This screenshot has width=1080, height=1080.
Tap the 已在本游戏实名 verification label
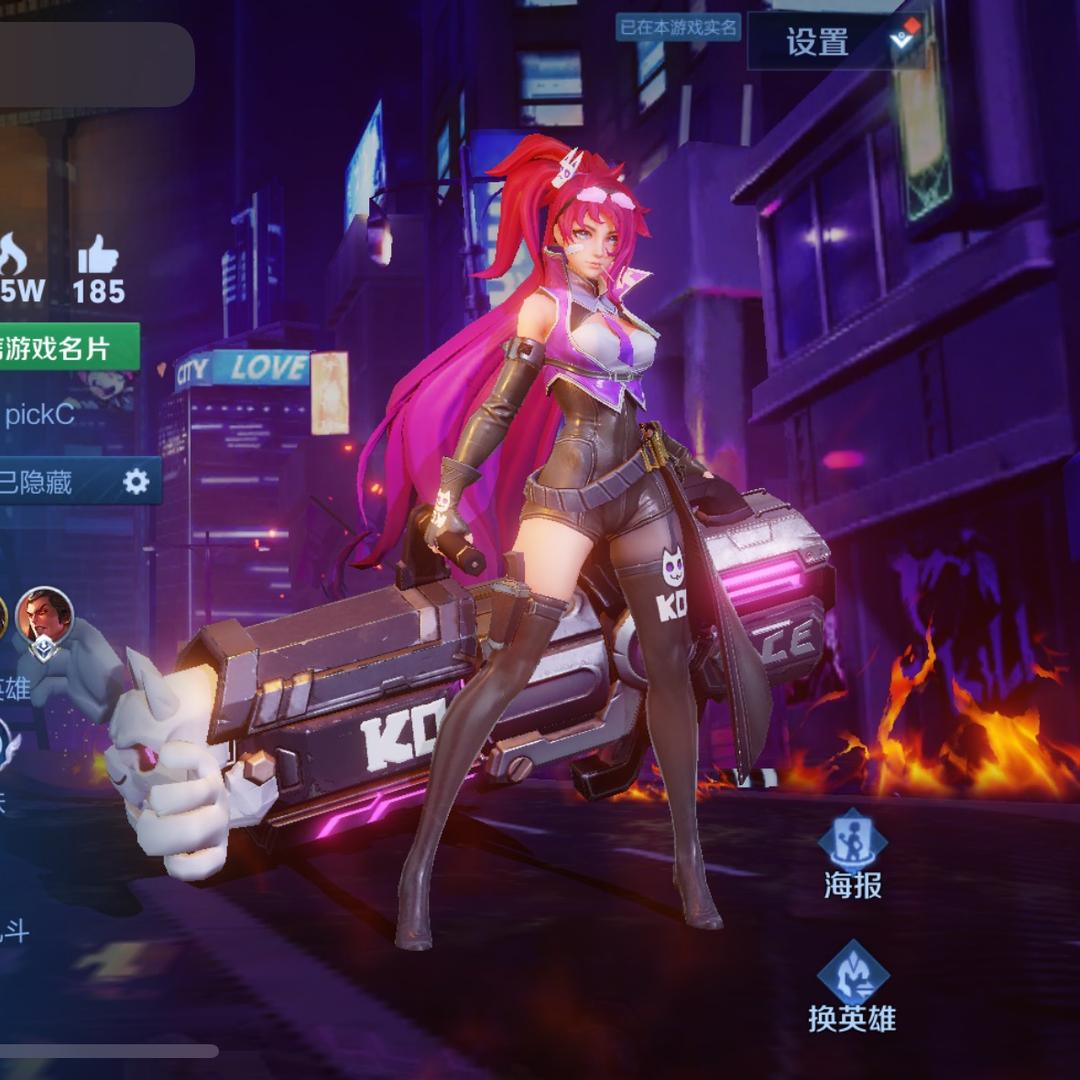[x=678, y=27]
